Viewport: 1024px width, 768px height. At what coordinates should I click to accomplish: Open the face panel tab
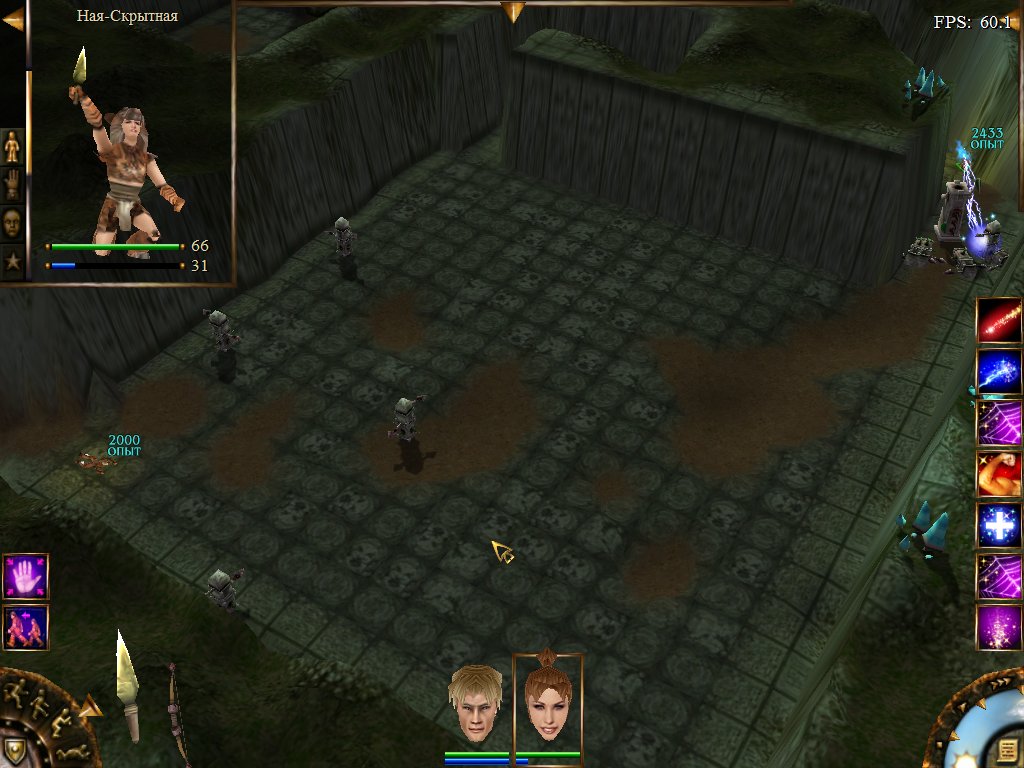coord(12,223)
